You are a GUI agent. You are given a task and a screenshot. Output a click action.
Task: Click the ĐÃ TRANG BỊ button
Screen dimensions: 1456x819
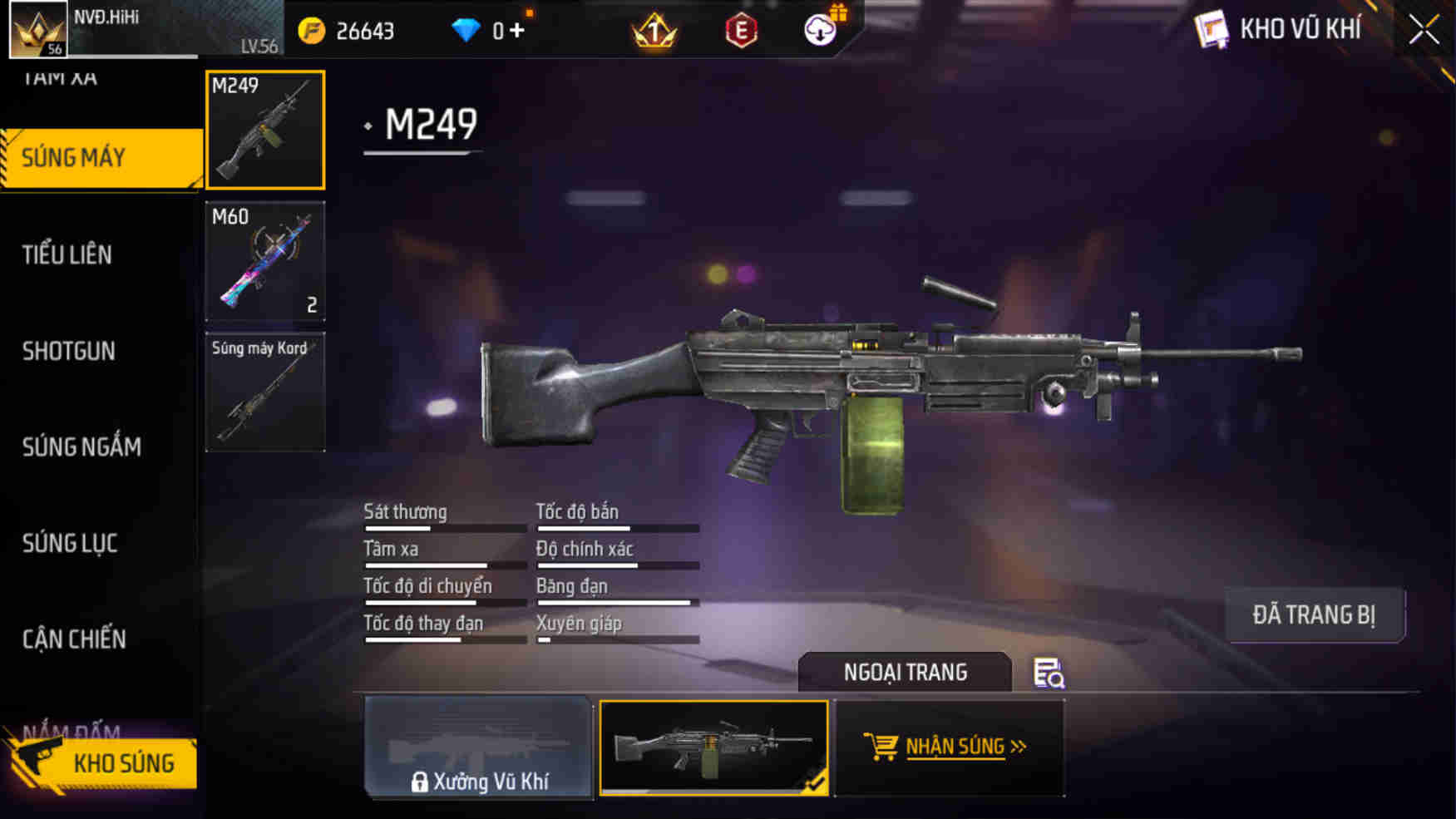(x=1315, y=615)
